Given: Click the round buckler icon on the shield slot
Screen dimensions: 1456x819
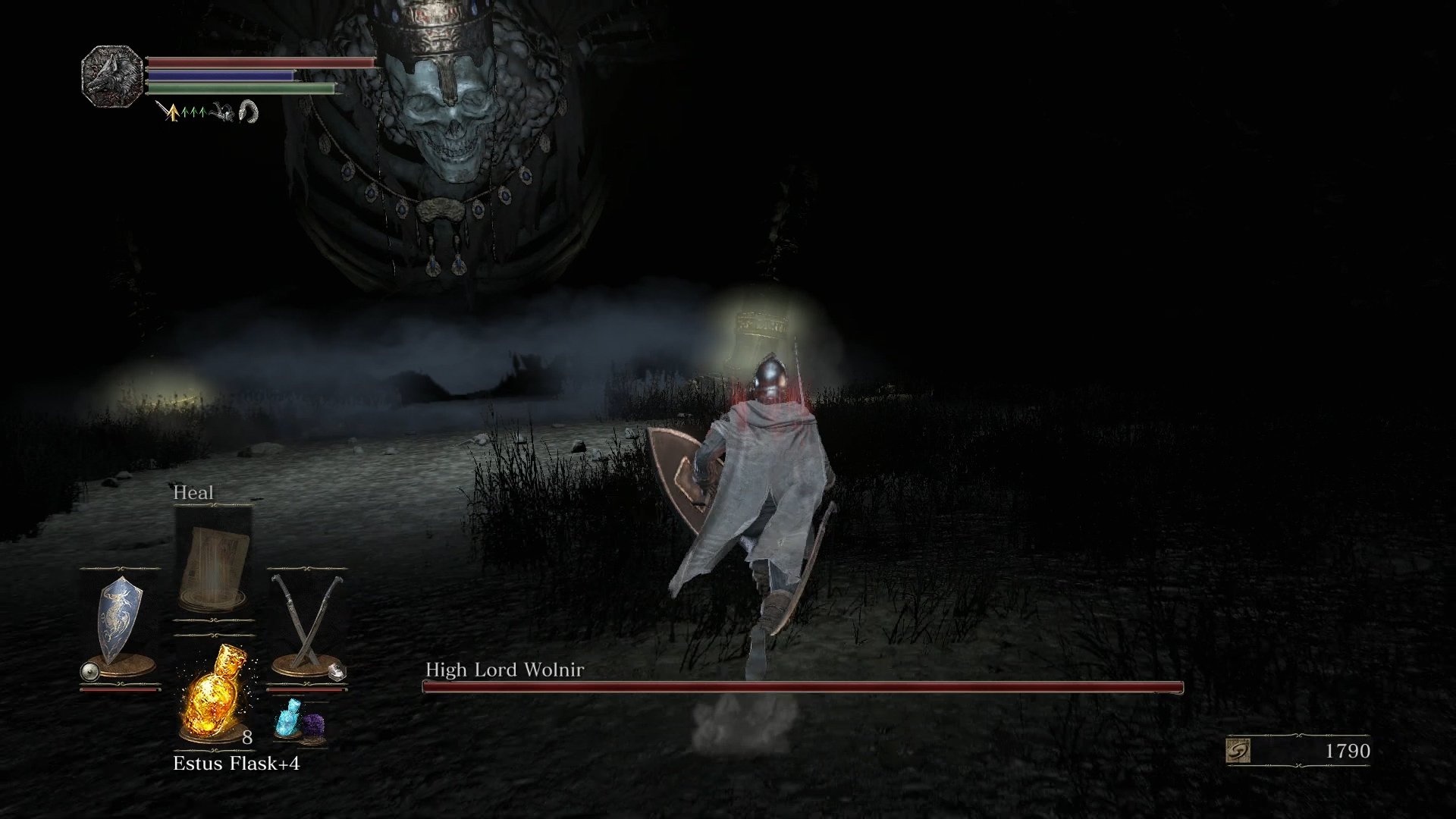Looking at the screenshot, I should coord(89,670).
